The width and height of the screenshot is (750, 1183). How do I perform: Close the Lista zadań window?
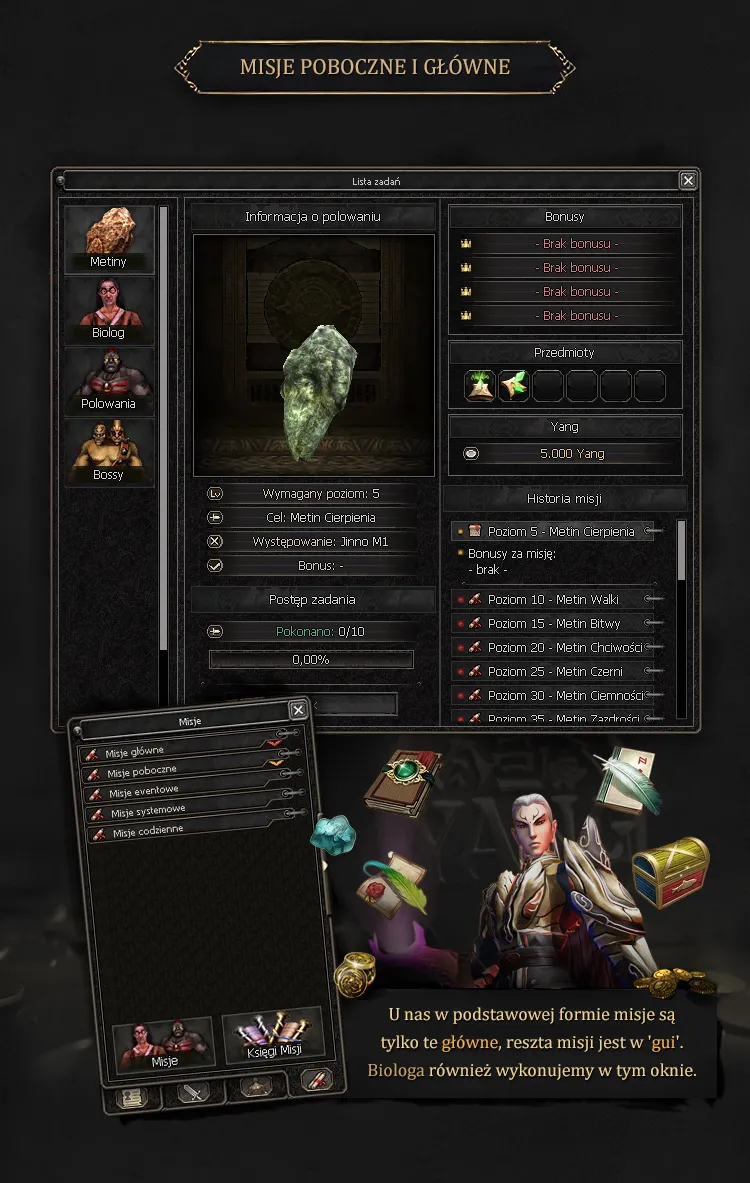[x=688, y=181]
